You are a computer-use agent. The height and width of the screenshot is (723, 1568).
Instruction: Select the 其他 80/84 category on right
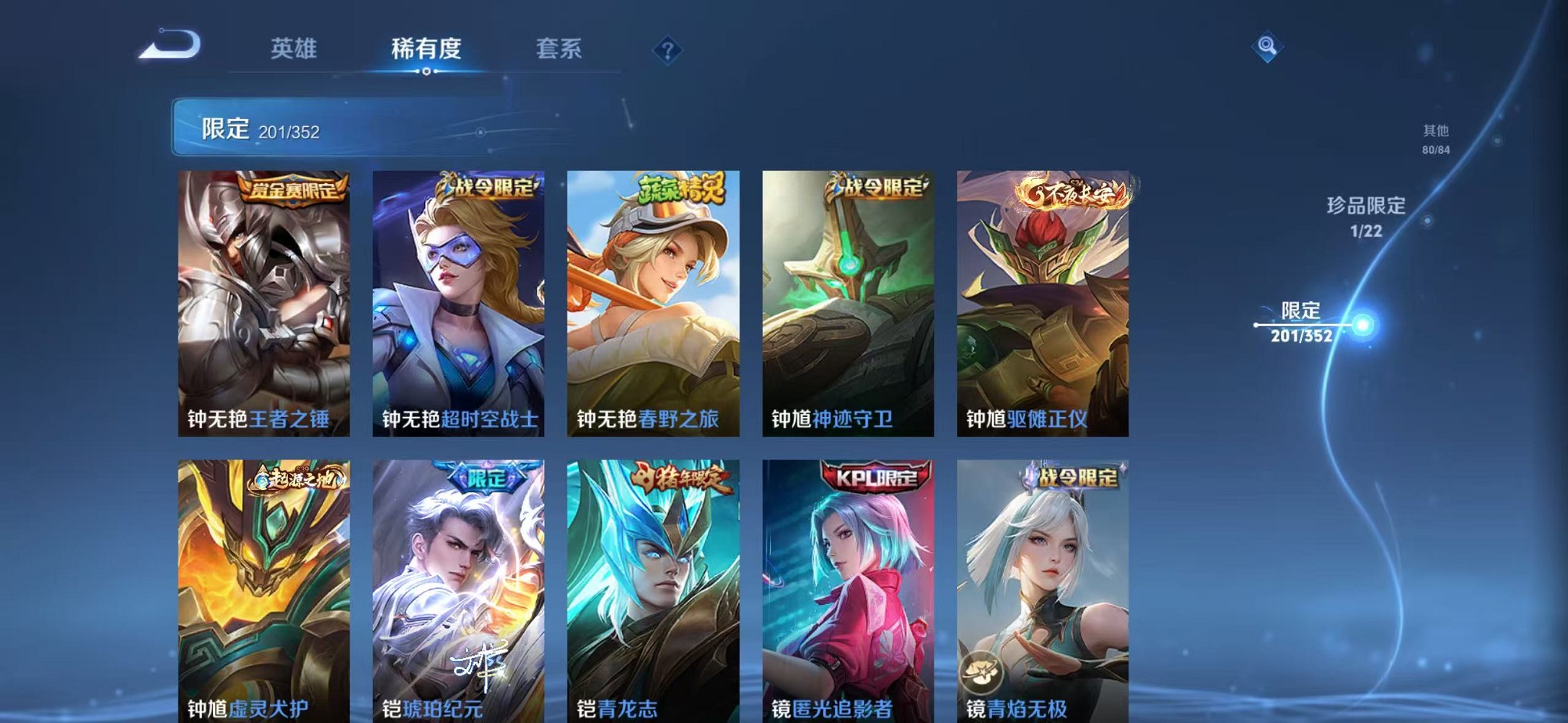[1435, 140]
